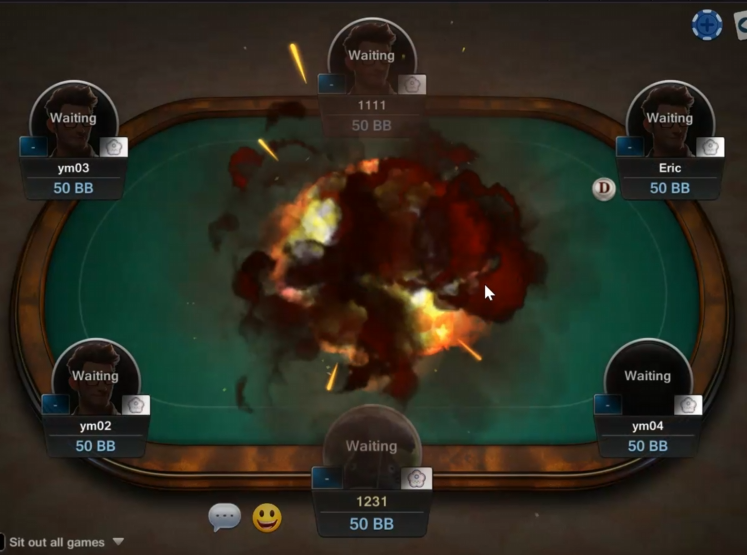Select player 1111's seat avatar

[x=372, y=57]
